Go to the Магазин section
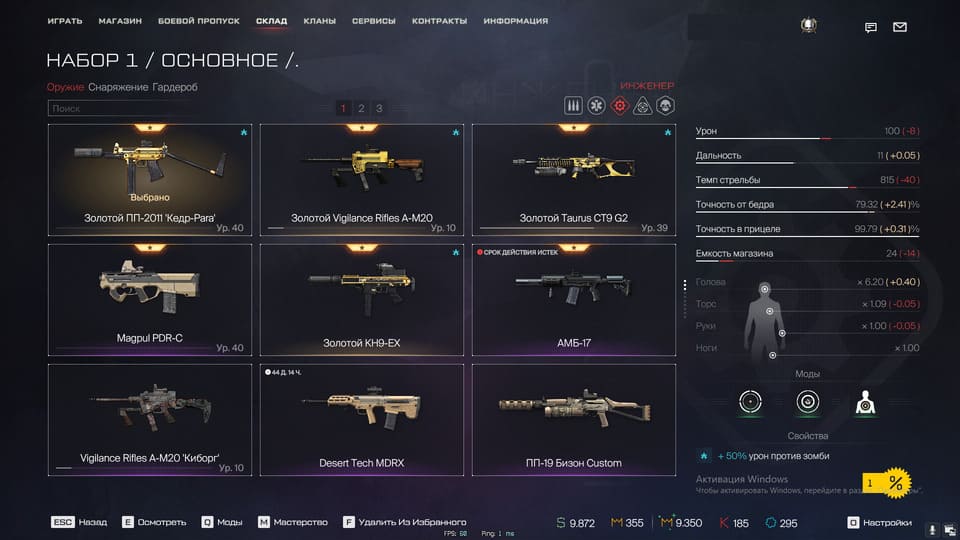Image resolution: width=960 pixels, height=540 pixels. coord(120,21)
